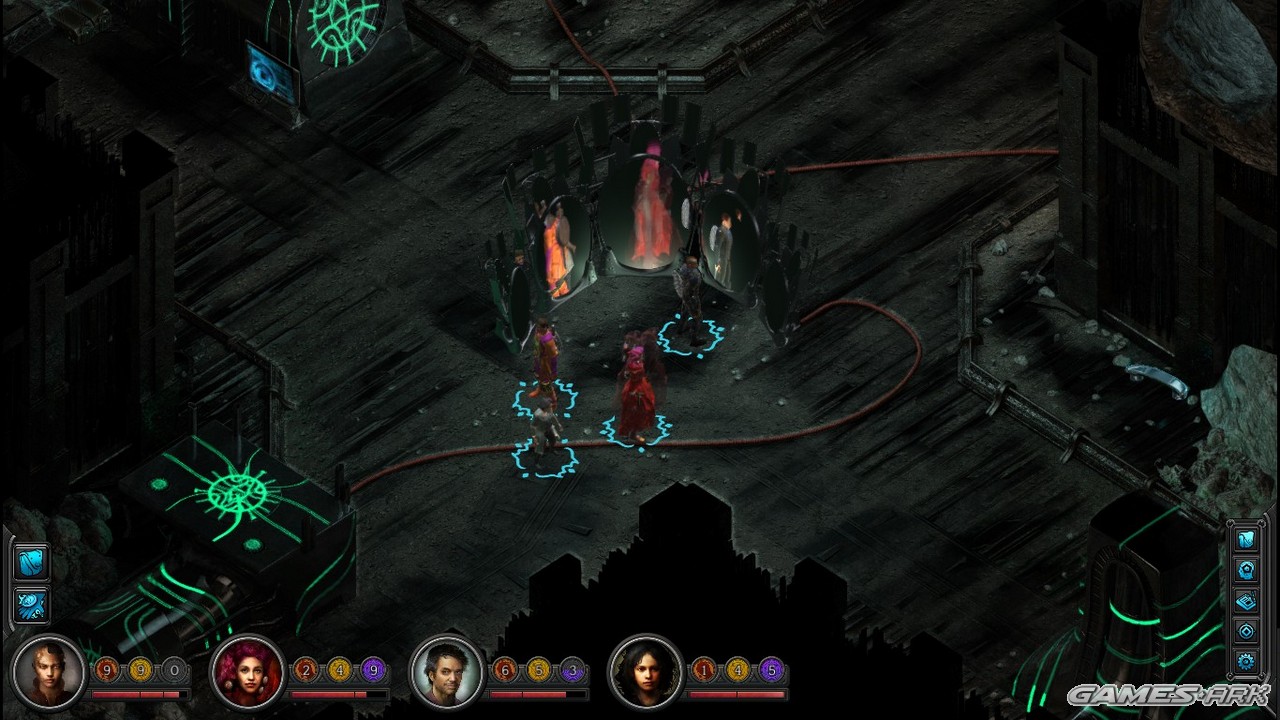Select the dark-haired man's portrait

point(447,671)
